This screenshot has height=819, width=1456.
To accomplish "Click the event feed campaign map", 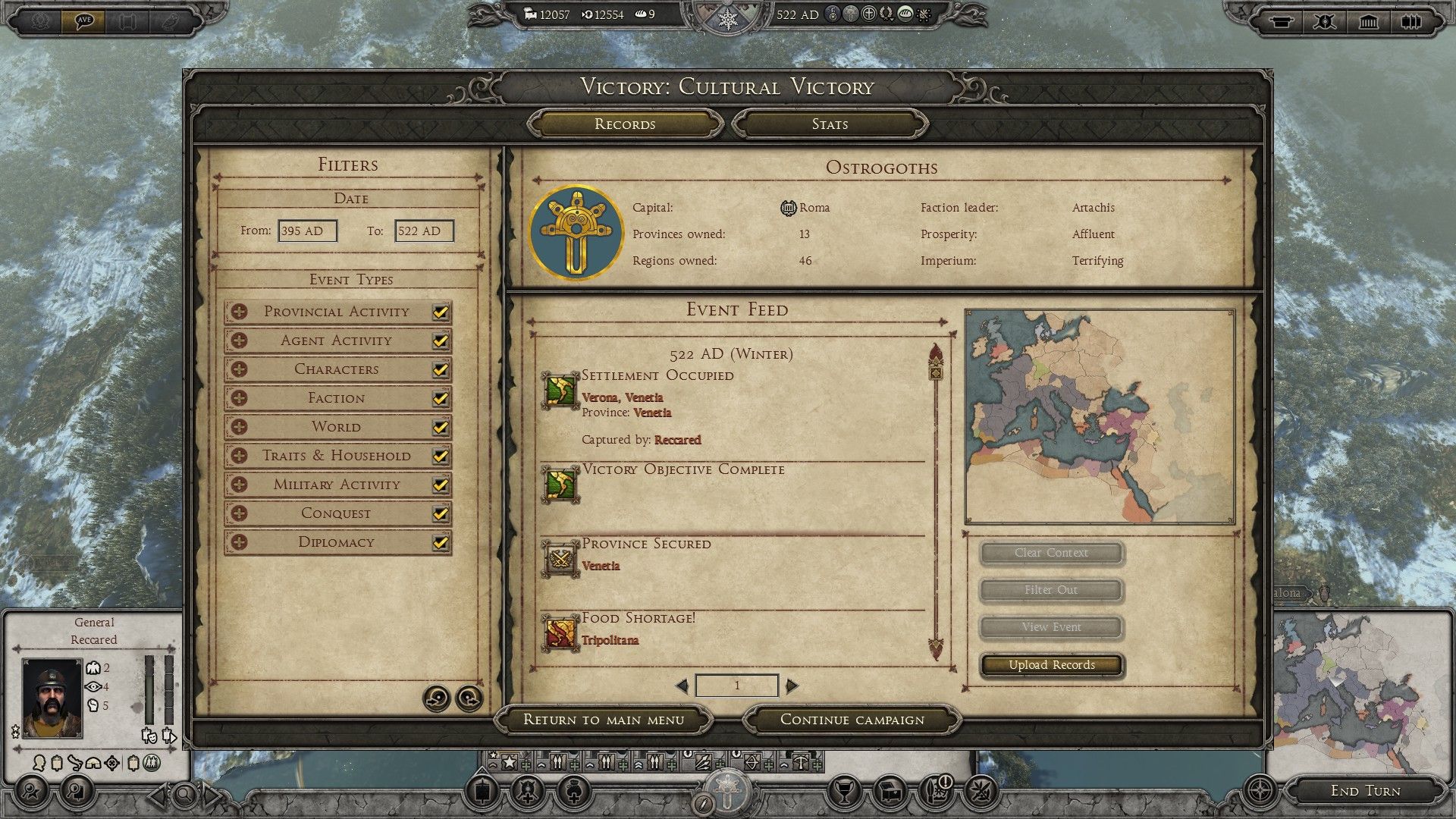I will pos(1100,416).
